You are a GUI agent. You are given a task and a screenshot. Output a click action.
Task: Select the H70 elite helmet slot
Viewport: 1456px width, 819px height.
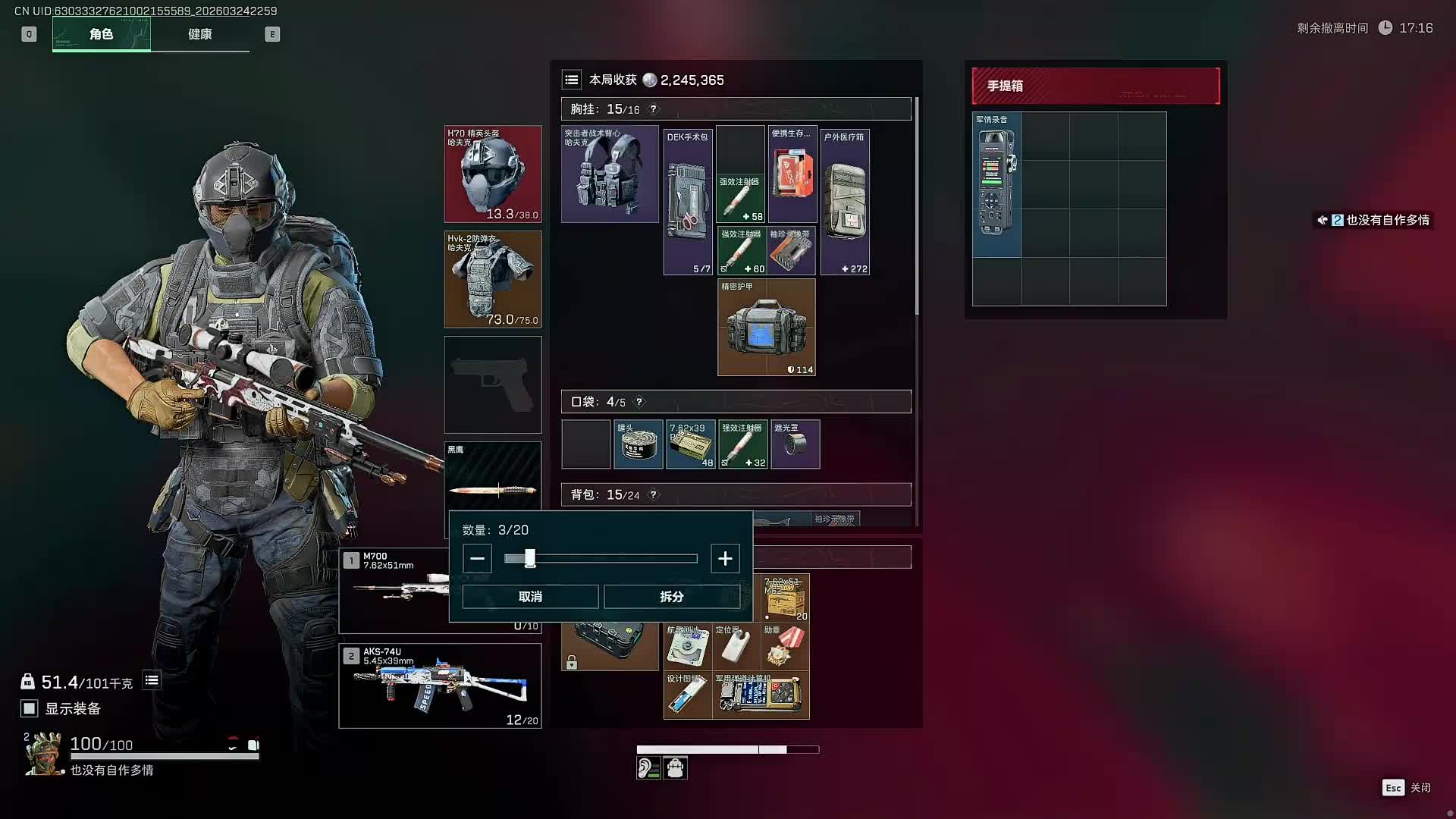pyautogui.click(x=493, y=174)
